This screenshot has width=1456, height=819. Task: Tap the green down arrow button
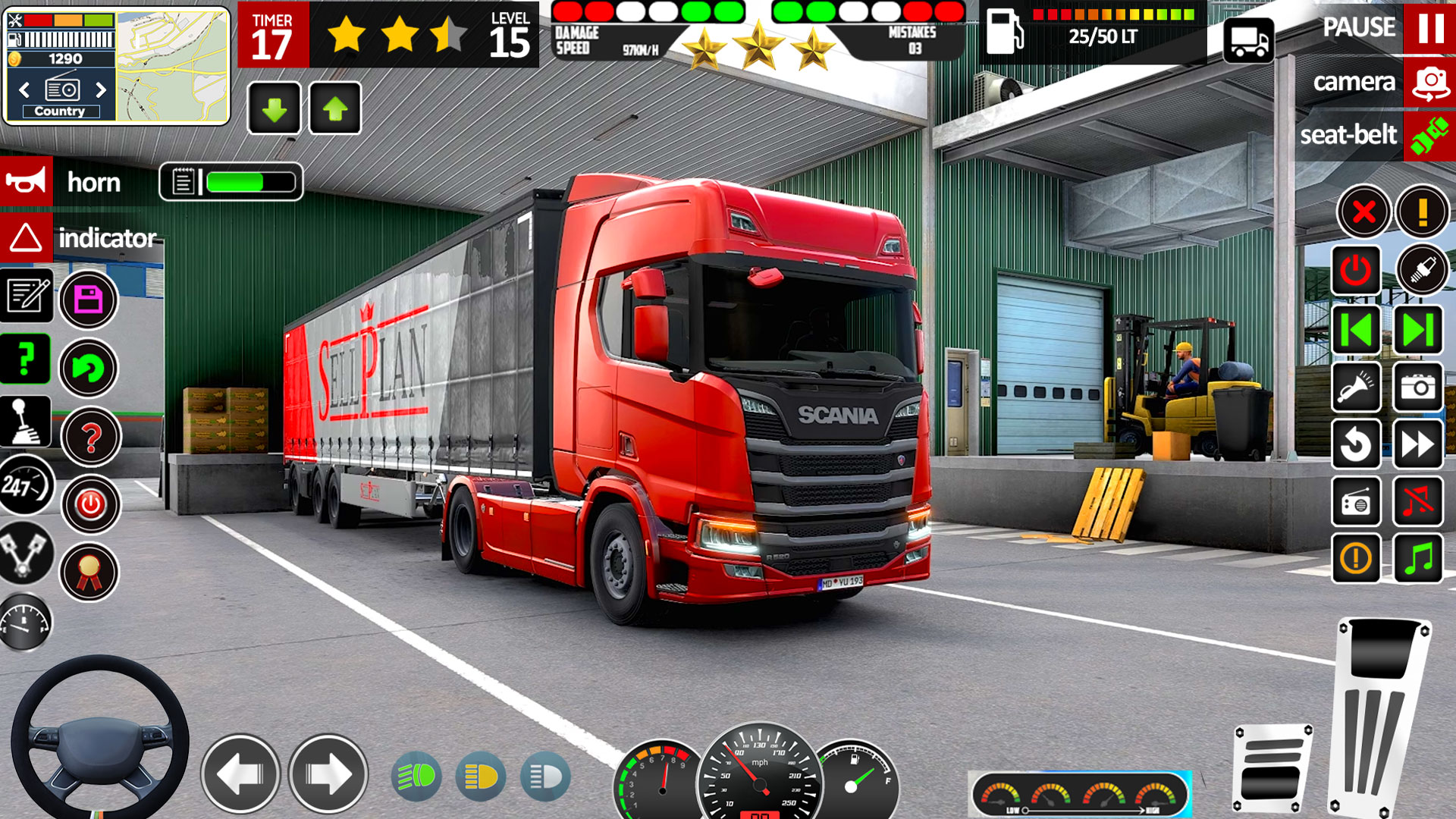275,109
